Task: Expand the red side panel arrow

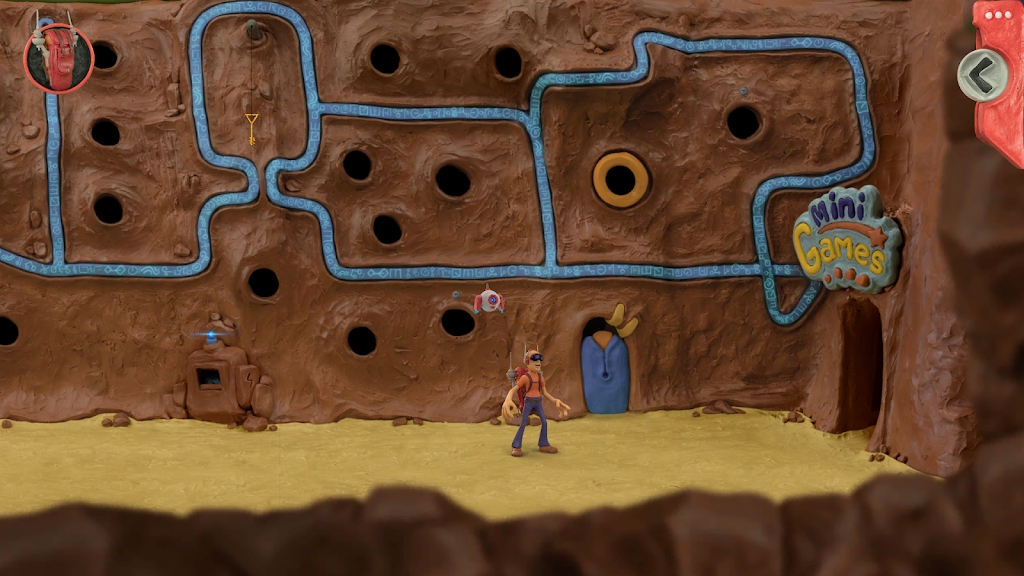Action: 981,74
